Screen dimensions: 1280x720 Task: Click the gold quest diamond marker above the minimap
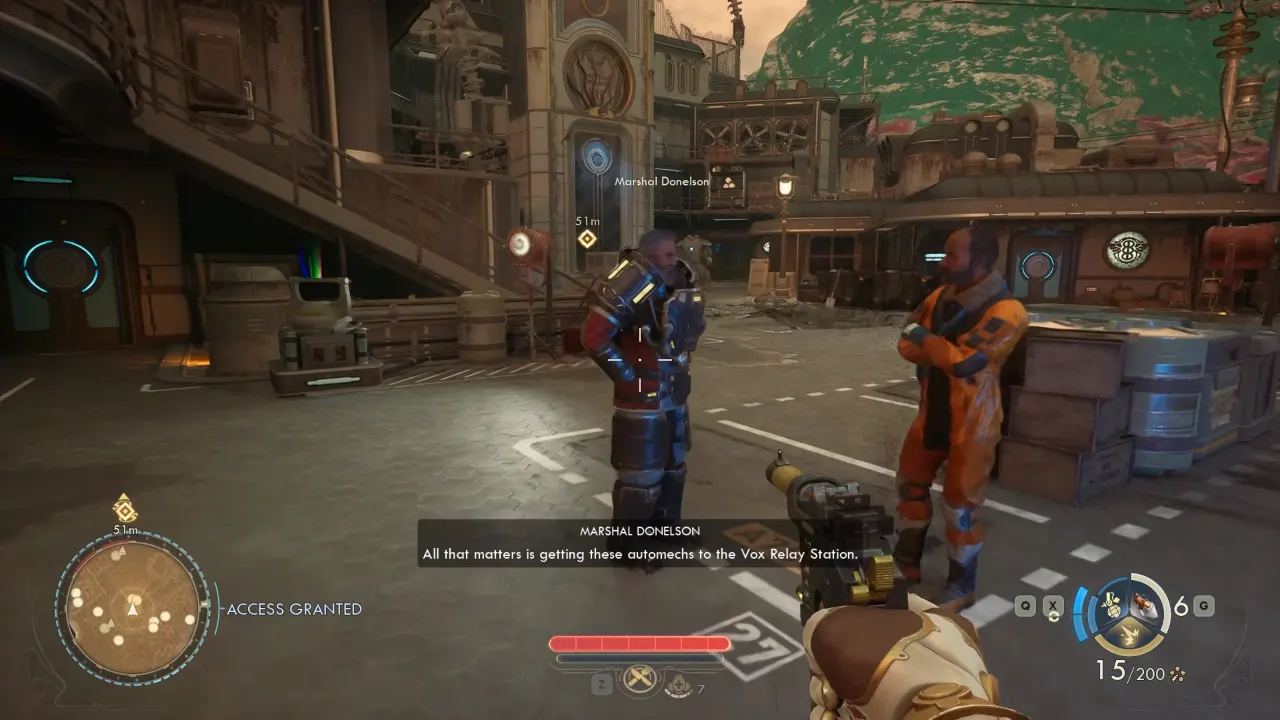[x=127, y=510]
